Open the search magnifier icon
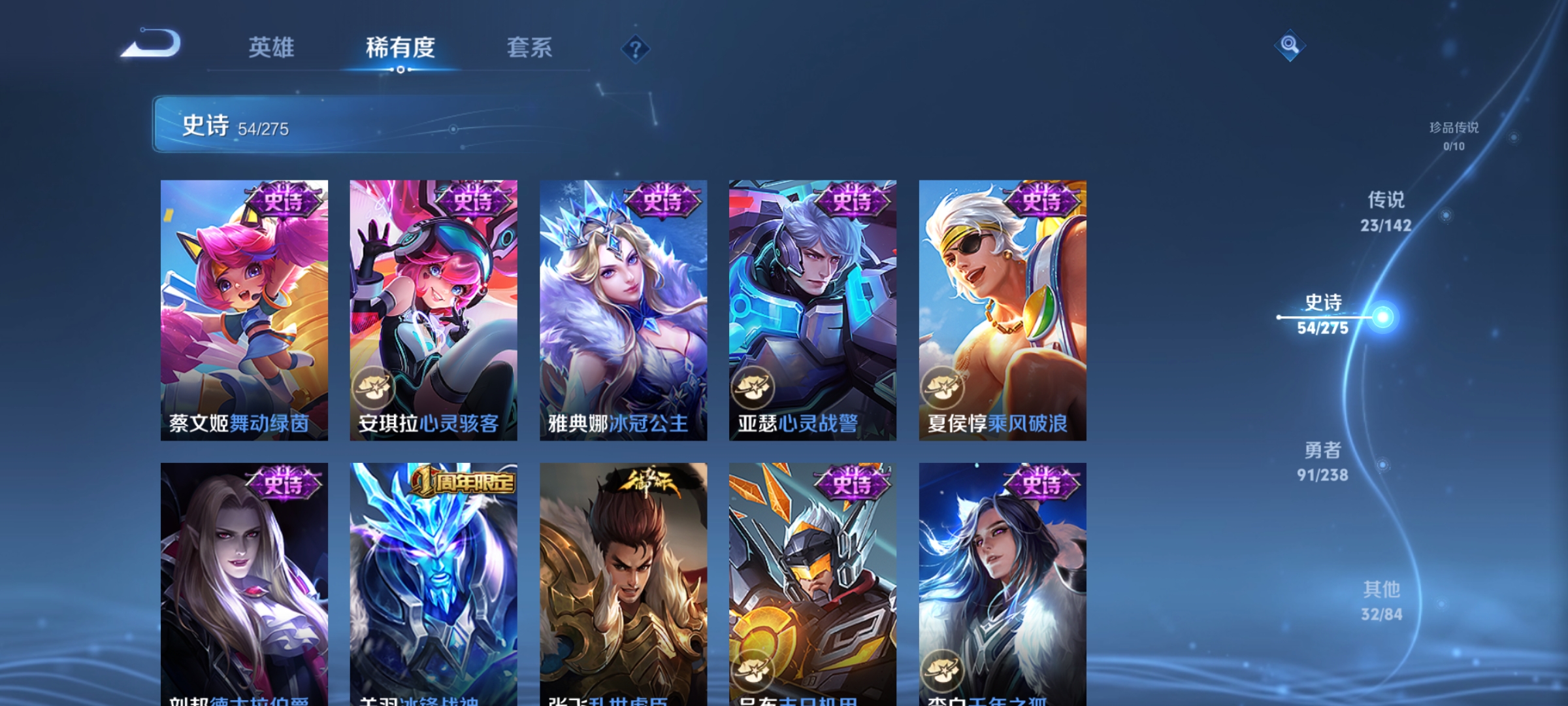Image resolution: width=1568 pixels, height=706 pixels. point(1289,46)
